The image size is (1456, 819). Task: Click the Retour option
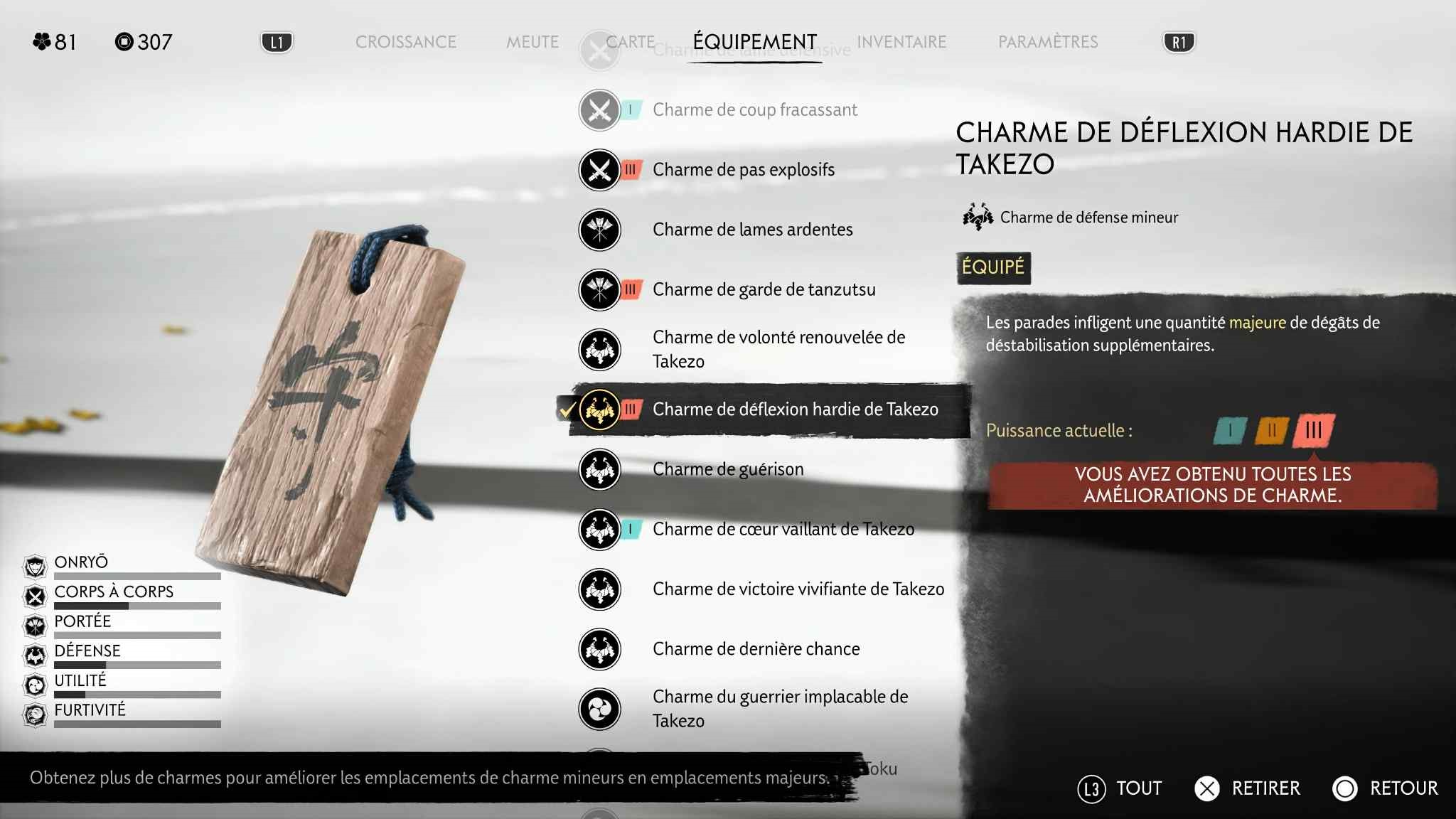click(x=1386, y=788)
